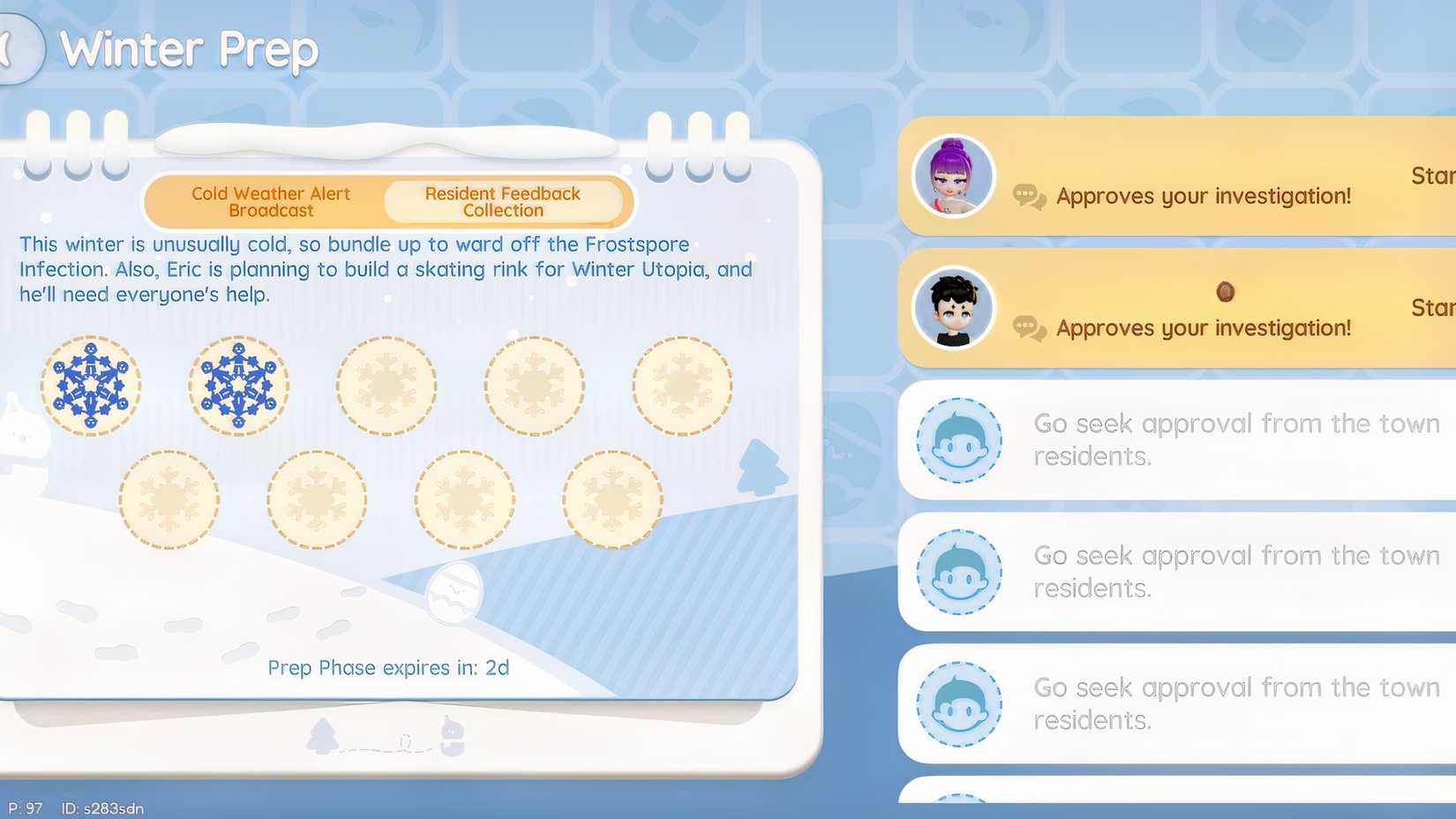
Task: Click the dark-haired resident's avatar
Action: click(x=953, y=308)
